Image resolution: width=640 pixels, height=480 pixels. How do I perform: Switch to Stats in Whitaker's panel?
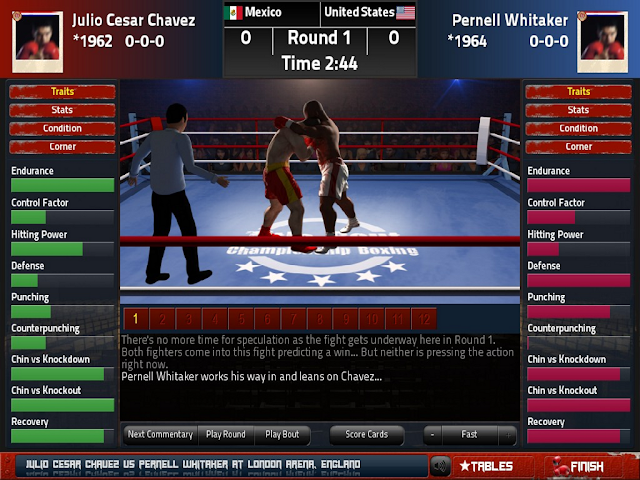578,110
